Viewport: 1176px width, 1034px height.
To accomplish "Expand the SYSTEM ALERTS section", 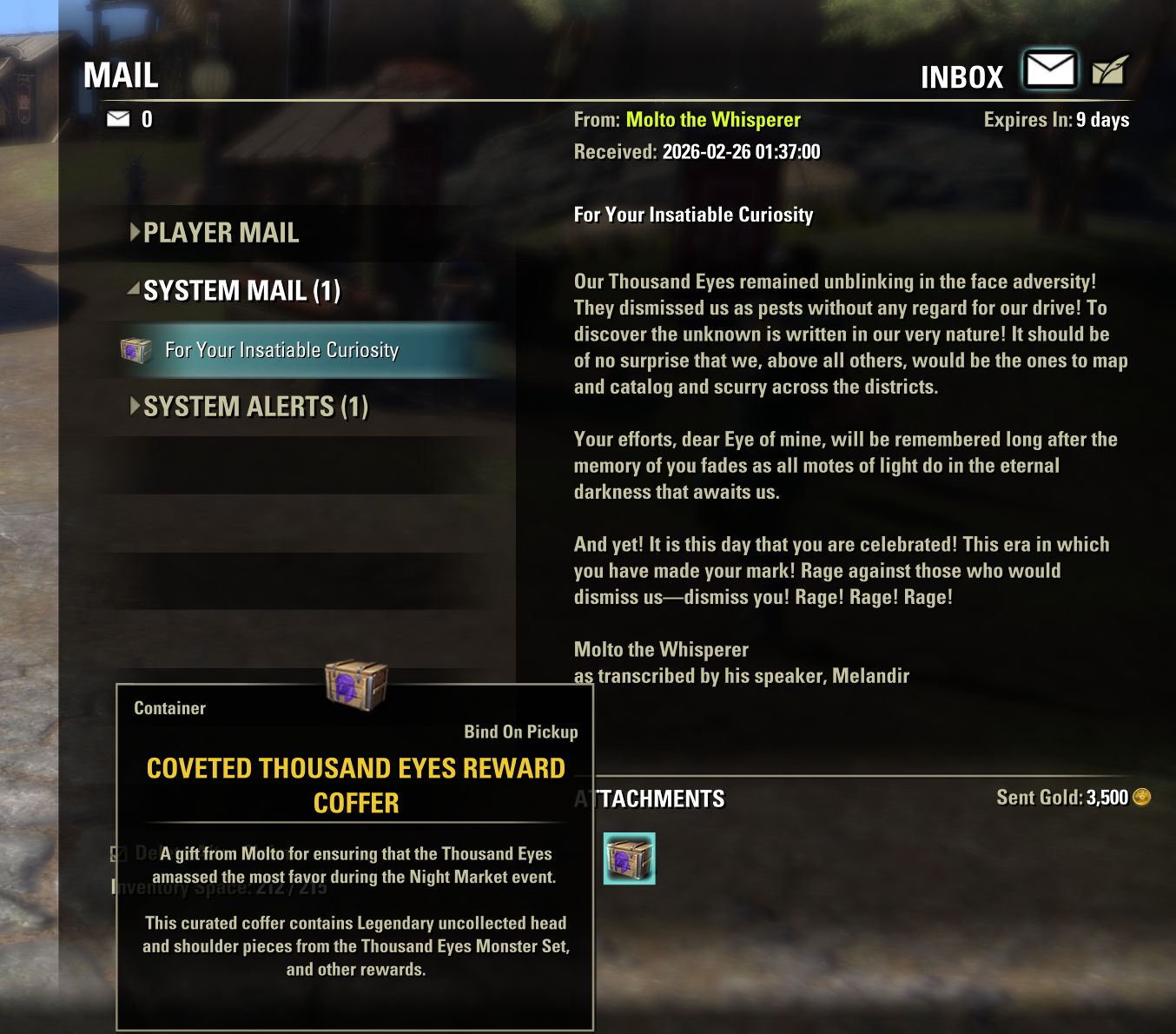I will [255, 405].
